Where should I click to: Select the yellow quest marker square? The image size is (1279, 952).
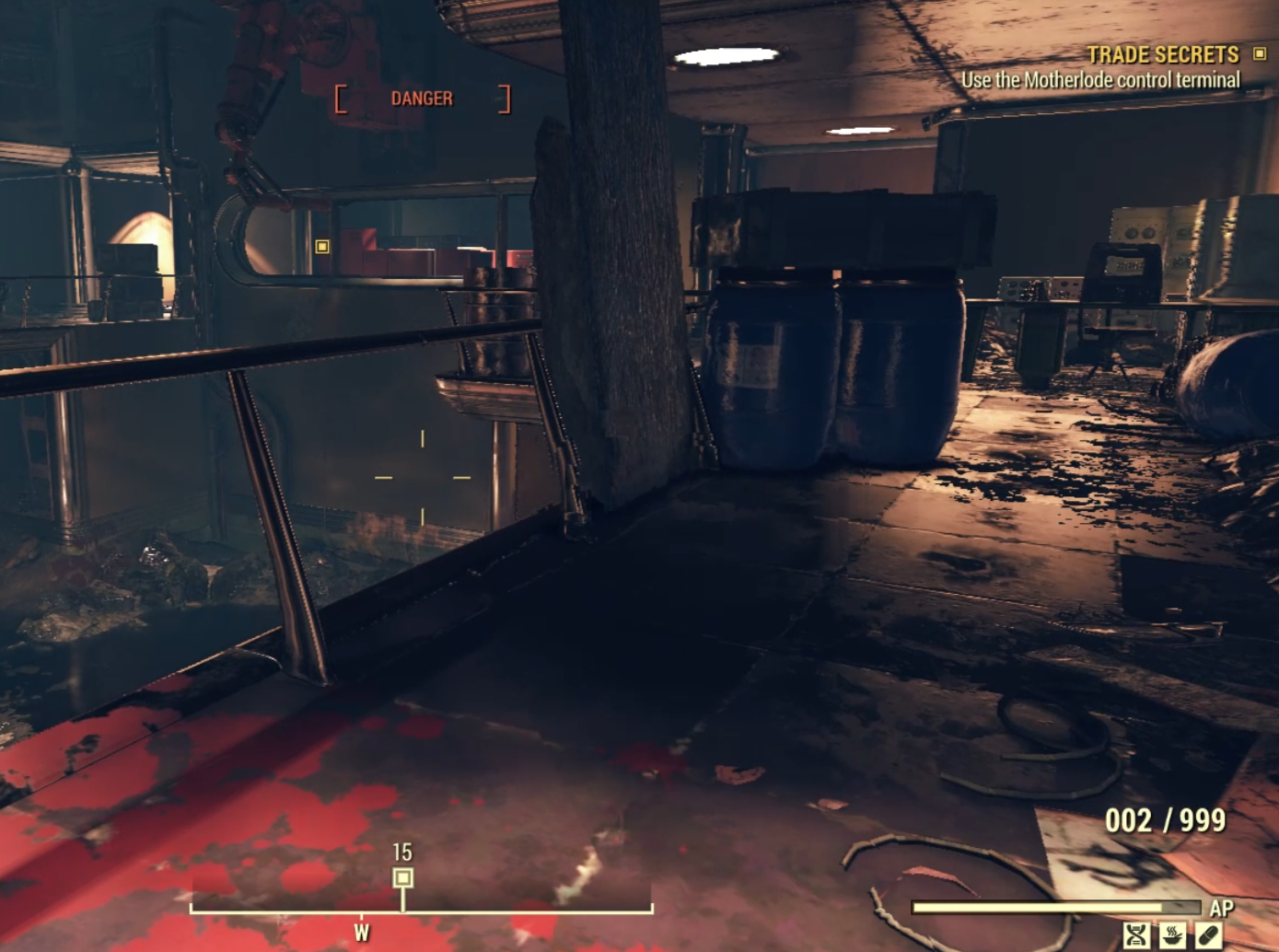321,248
